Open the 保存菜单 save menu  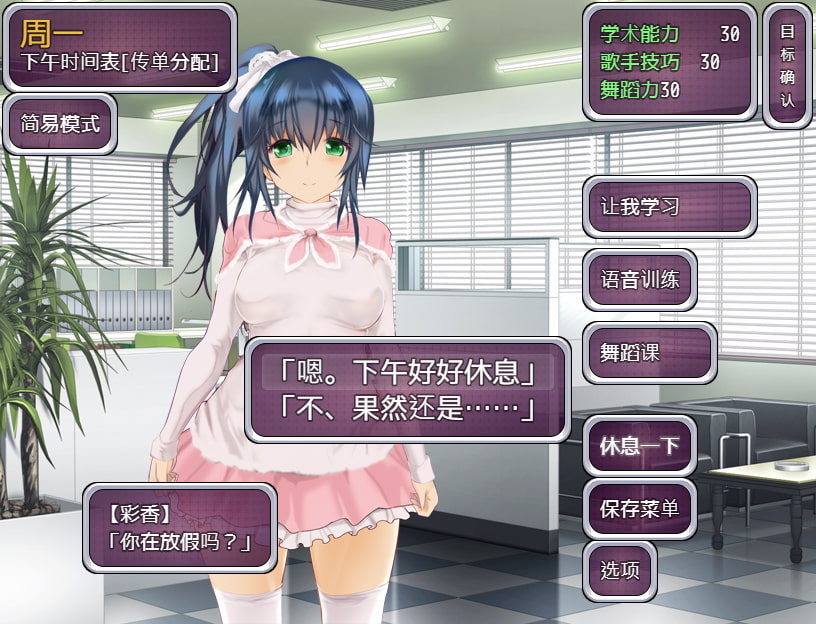coord(640,508)
